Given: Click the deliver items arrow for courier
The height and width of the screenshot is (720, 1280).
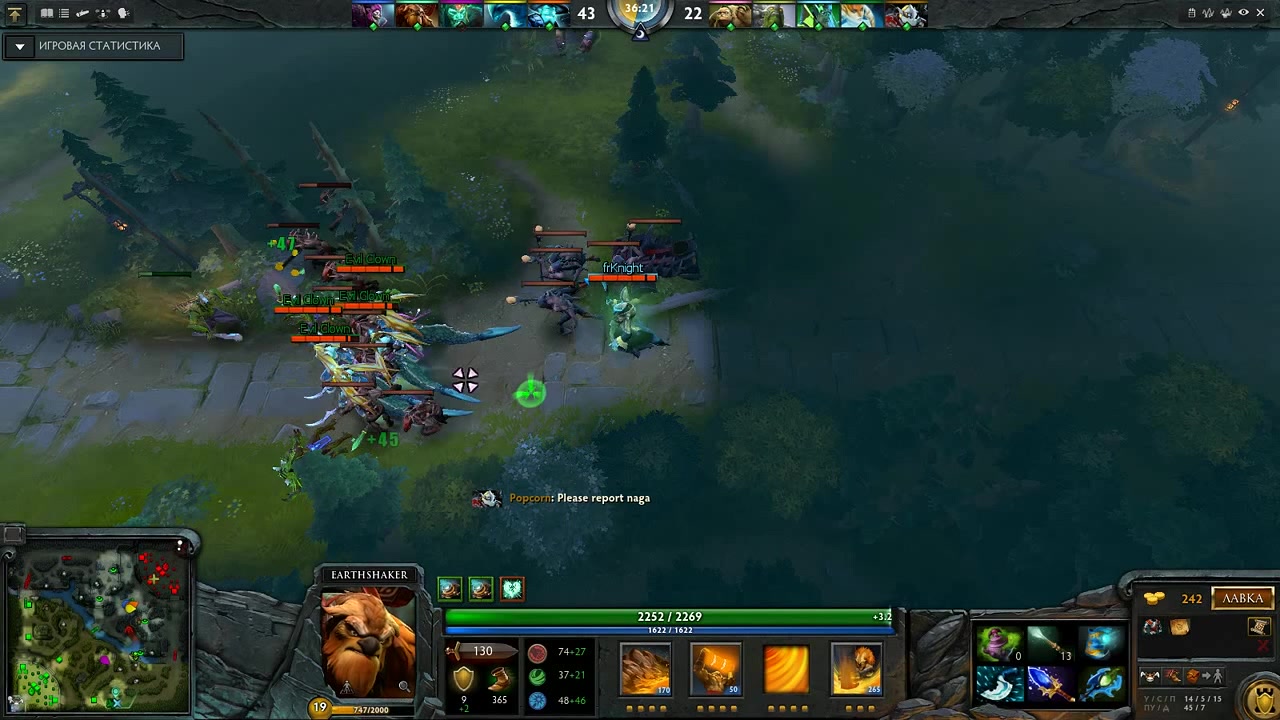Looking at the screenshot, I should click(1206, 674).
